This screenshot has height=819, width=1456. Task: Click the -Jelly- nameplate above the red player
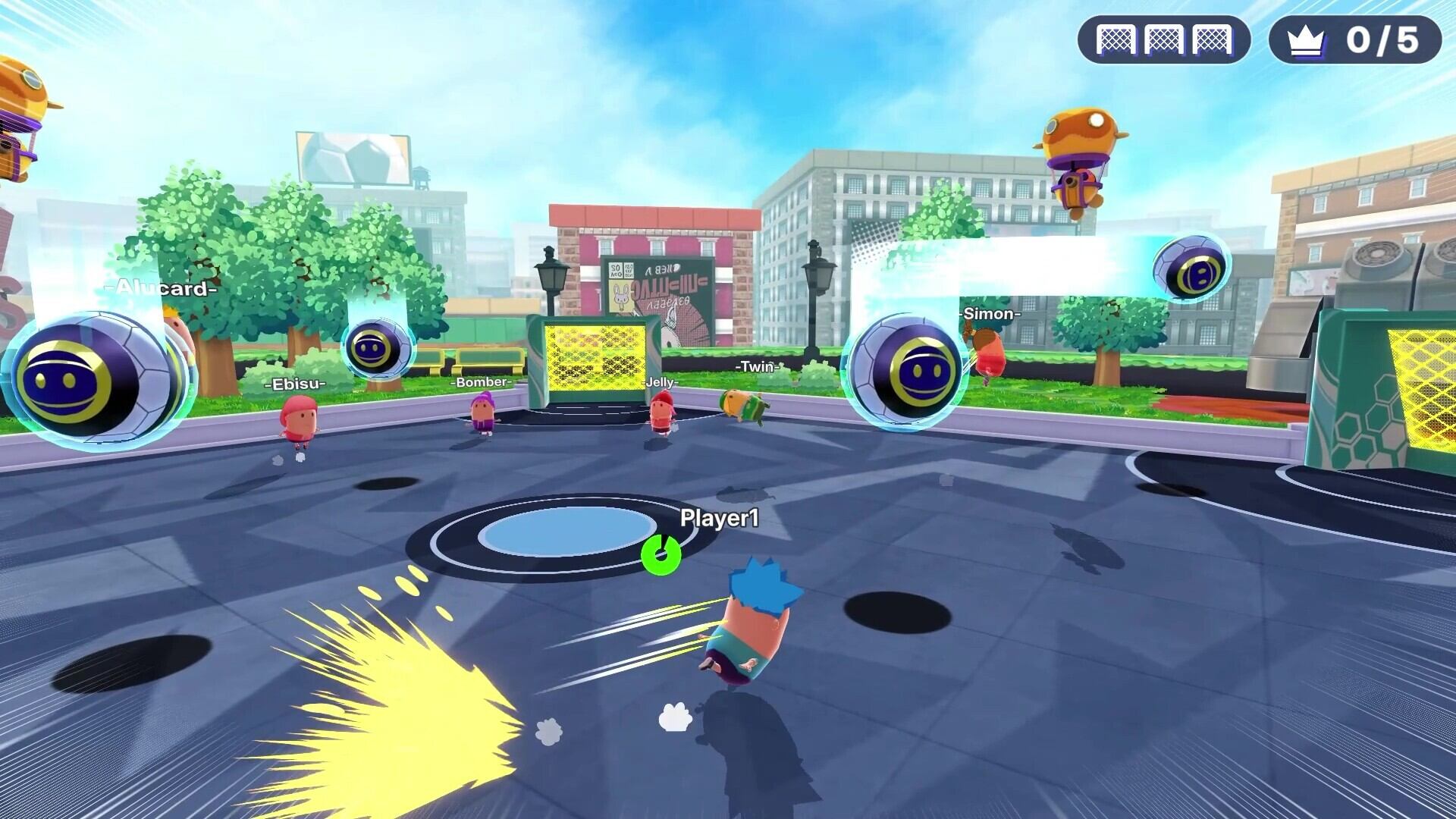coord(661,384)
